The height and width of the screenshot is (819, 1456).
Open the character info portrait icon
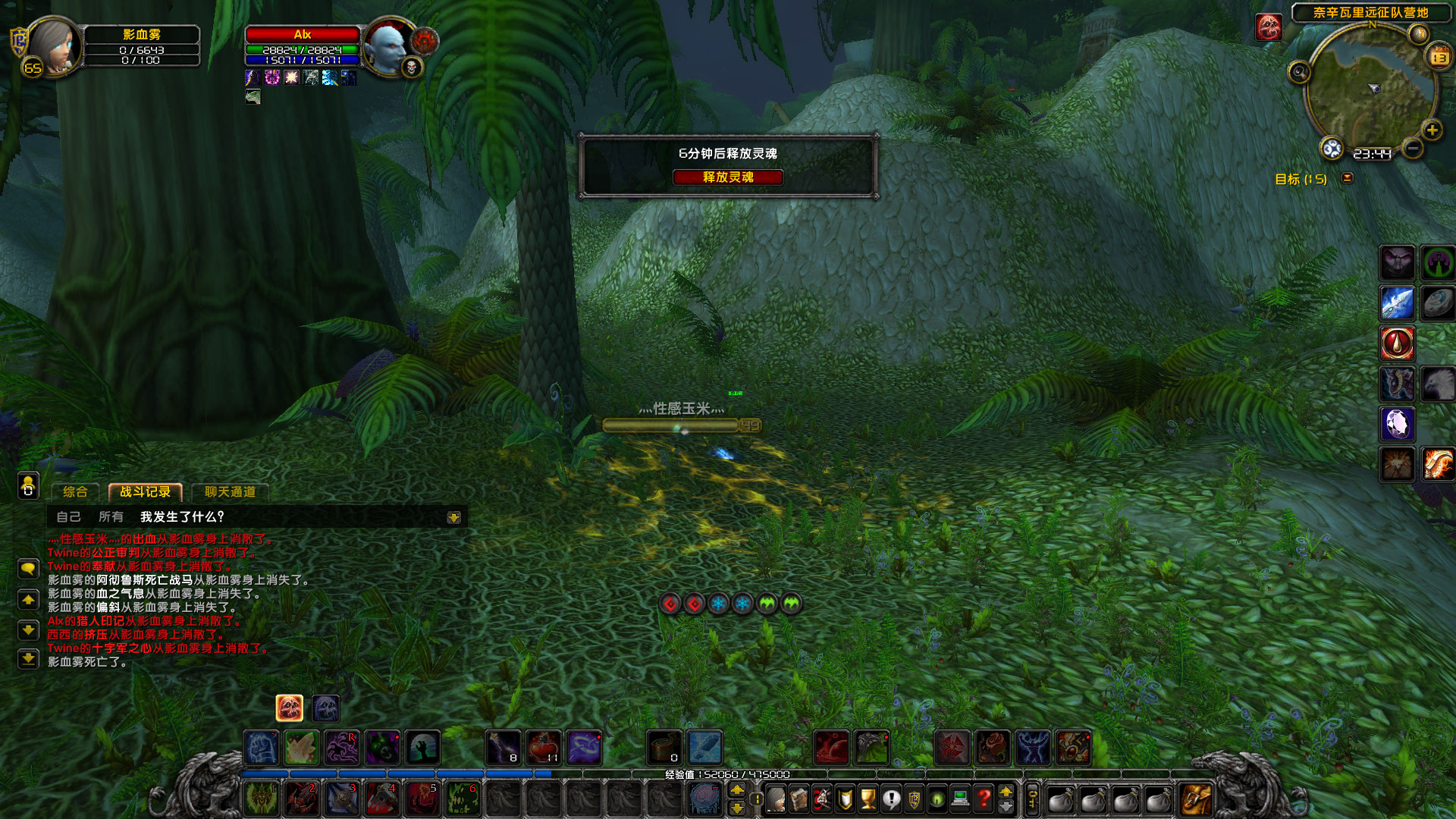click(x=775, y=800)
